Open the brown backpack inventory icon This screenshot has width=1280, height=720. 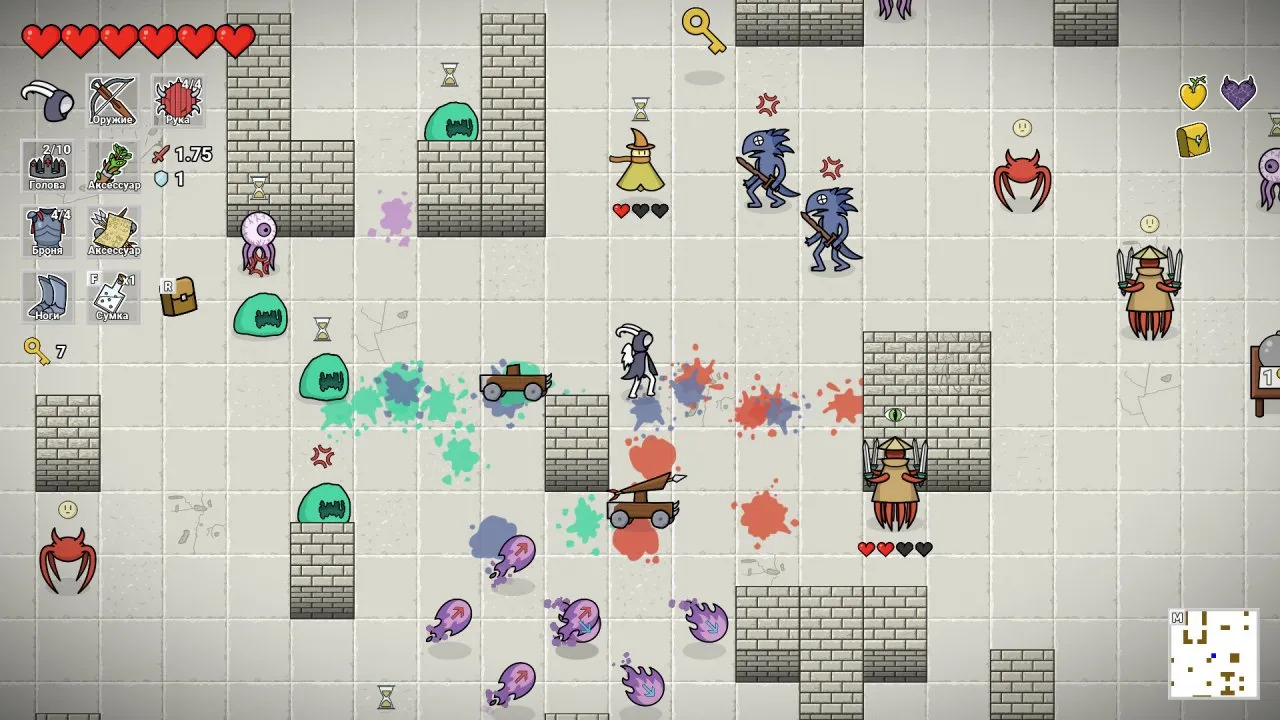178,296
